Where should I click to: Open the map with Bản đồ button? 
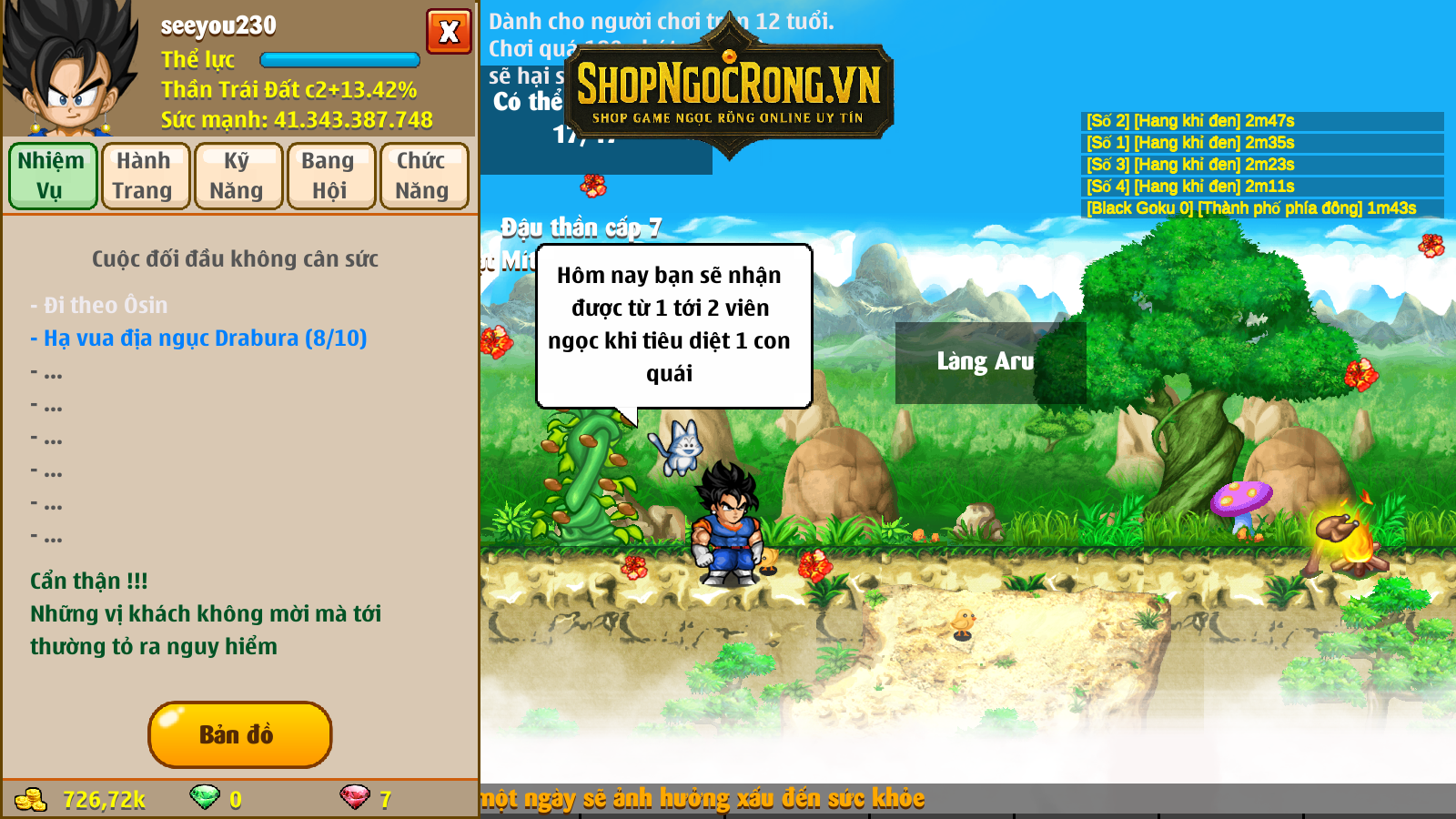click(239, 734)
